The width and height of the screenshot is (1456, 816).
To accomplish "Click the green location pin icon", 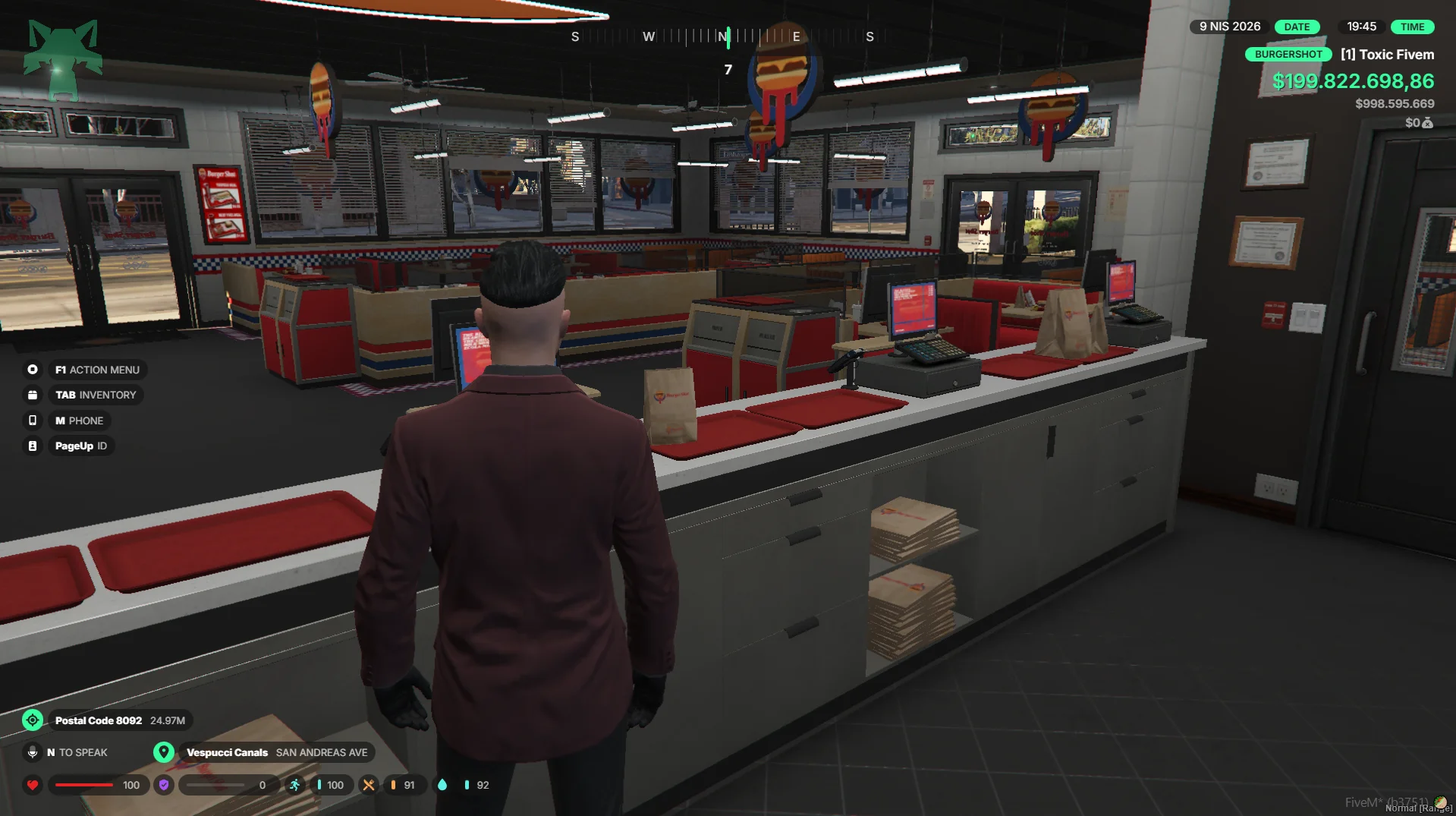I will click(163, 752).
